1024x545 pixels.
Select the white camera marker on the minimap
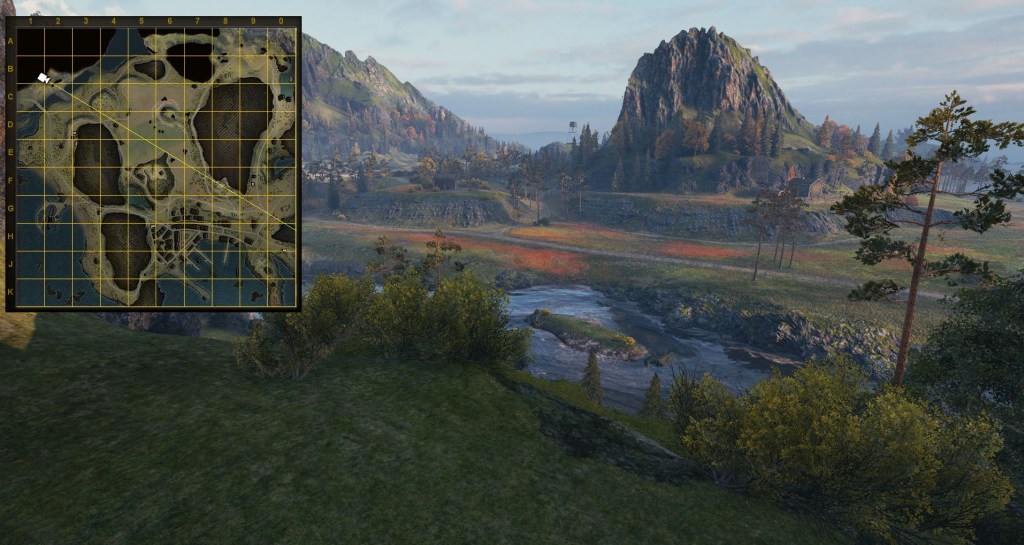point(43,77)
